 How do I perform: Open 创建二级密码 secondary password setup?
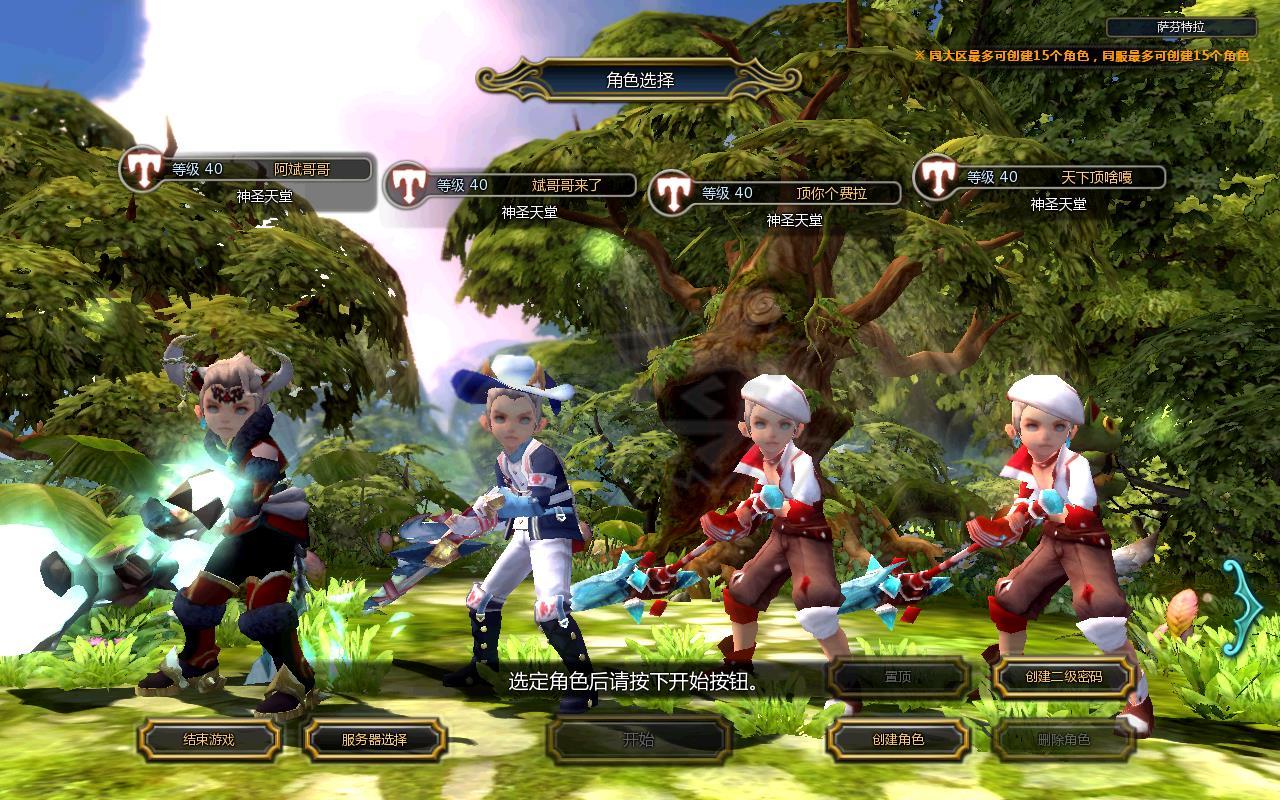1063,677
